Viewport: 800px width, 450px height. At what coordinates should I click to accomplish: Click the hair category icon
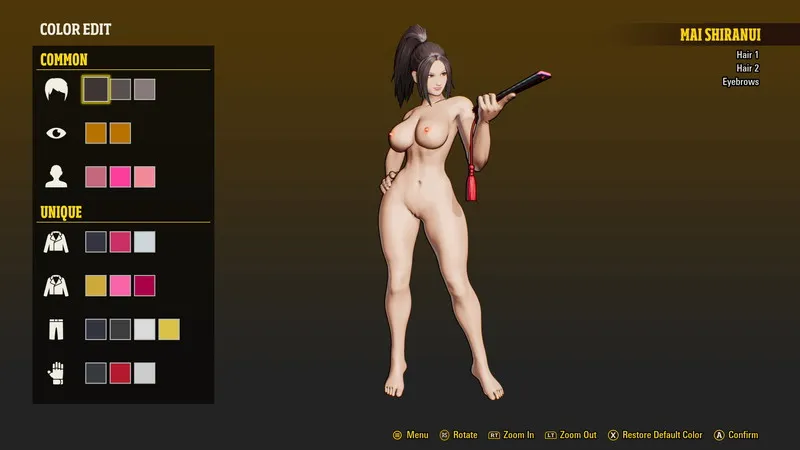pos(56,89)
